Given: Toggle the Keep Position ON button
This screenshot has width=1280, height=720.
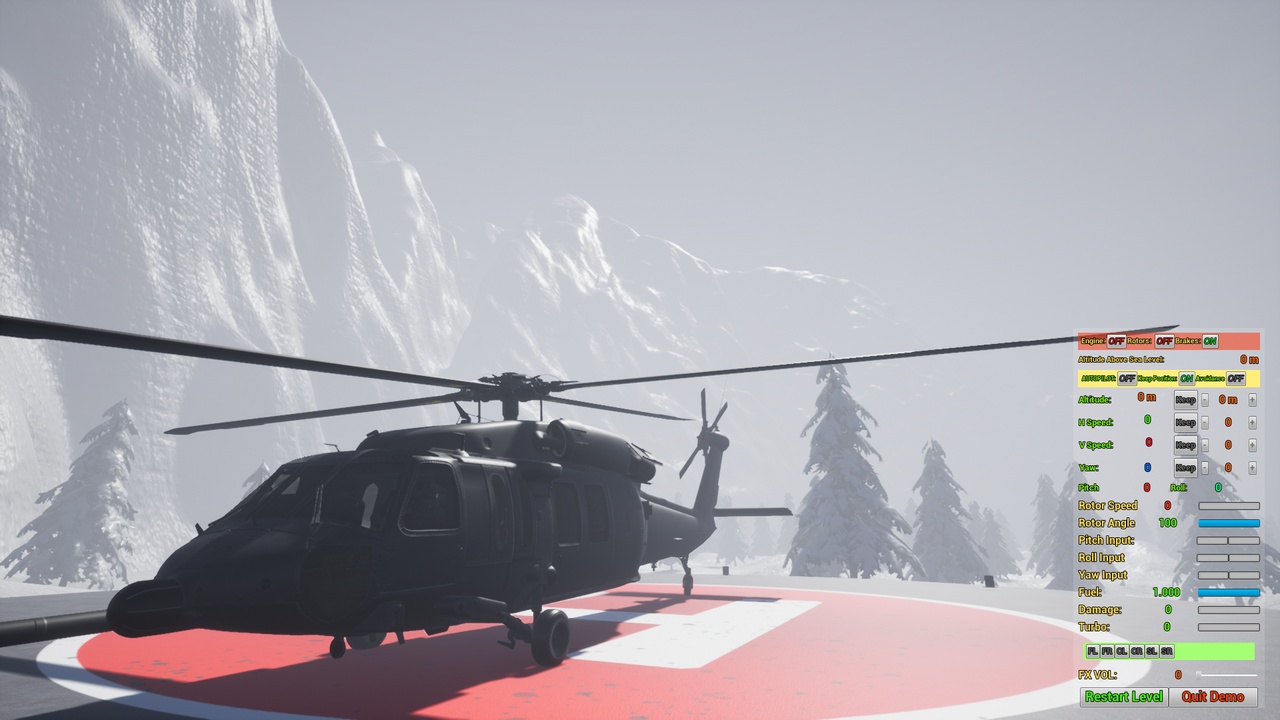Looking at the screenshot, I should pyautogui.click(x=1186, y=379).
